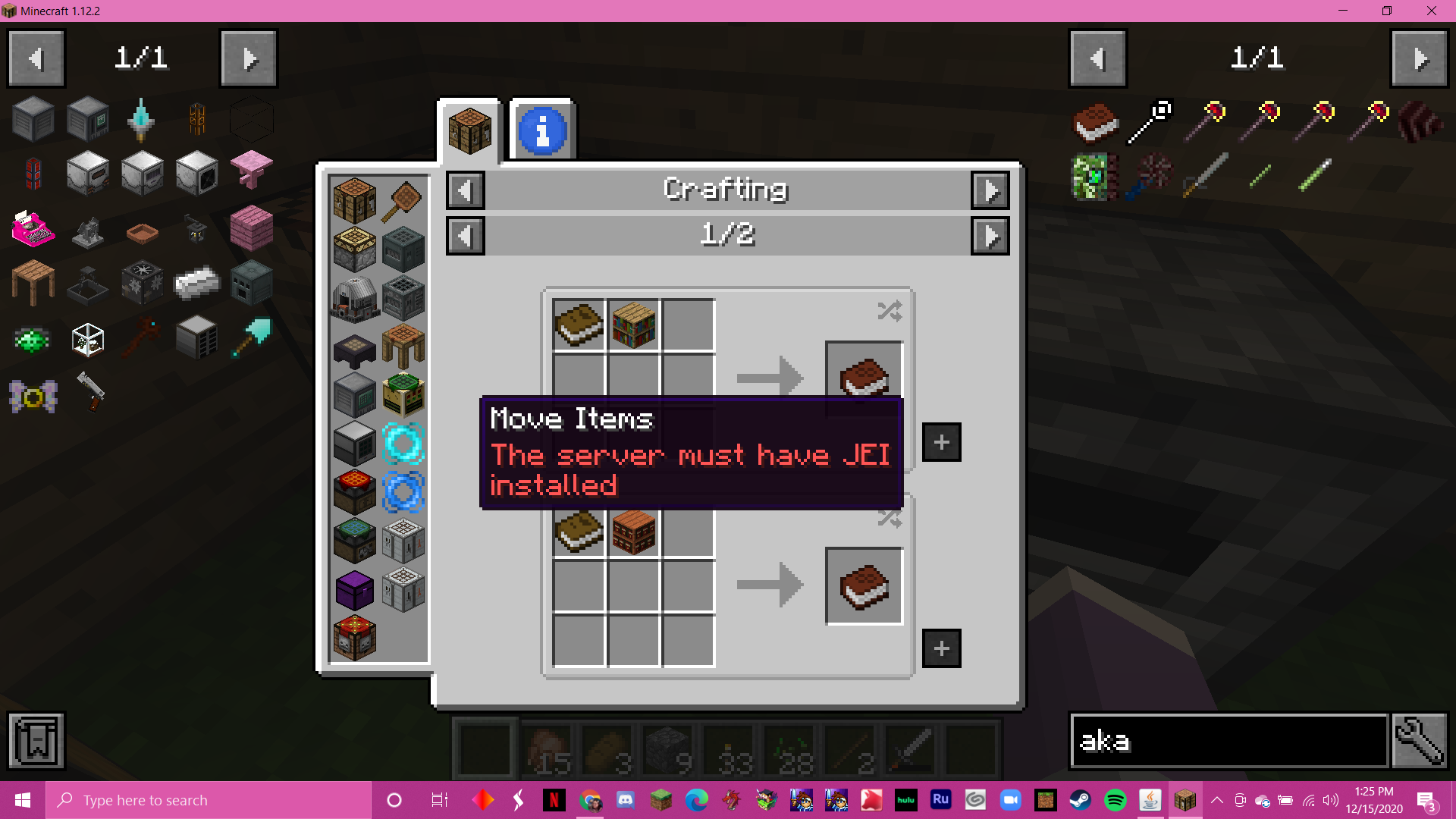Image resolution: width=1456 pixels, height=819 pixels.
Task: Open the bookmark banner button
Action: point(36,741)
